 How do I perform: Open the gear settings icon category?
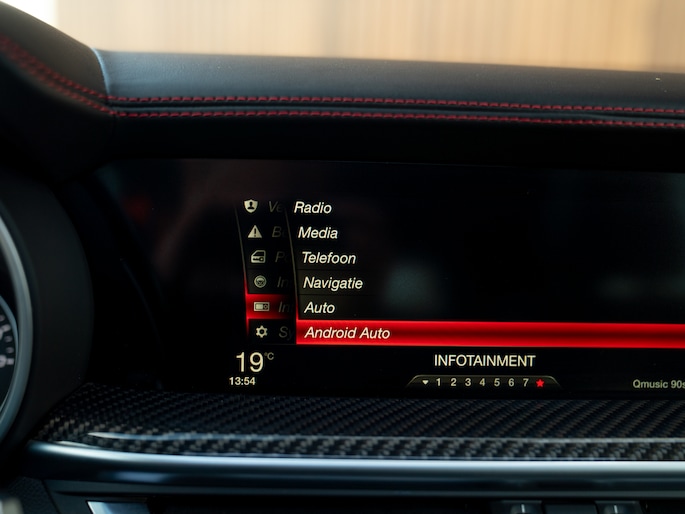(261, 332)
